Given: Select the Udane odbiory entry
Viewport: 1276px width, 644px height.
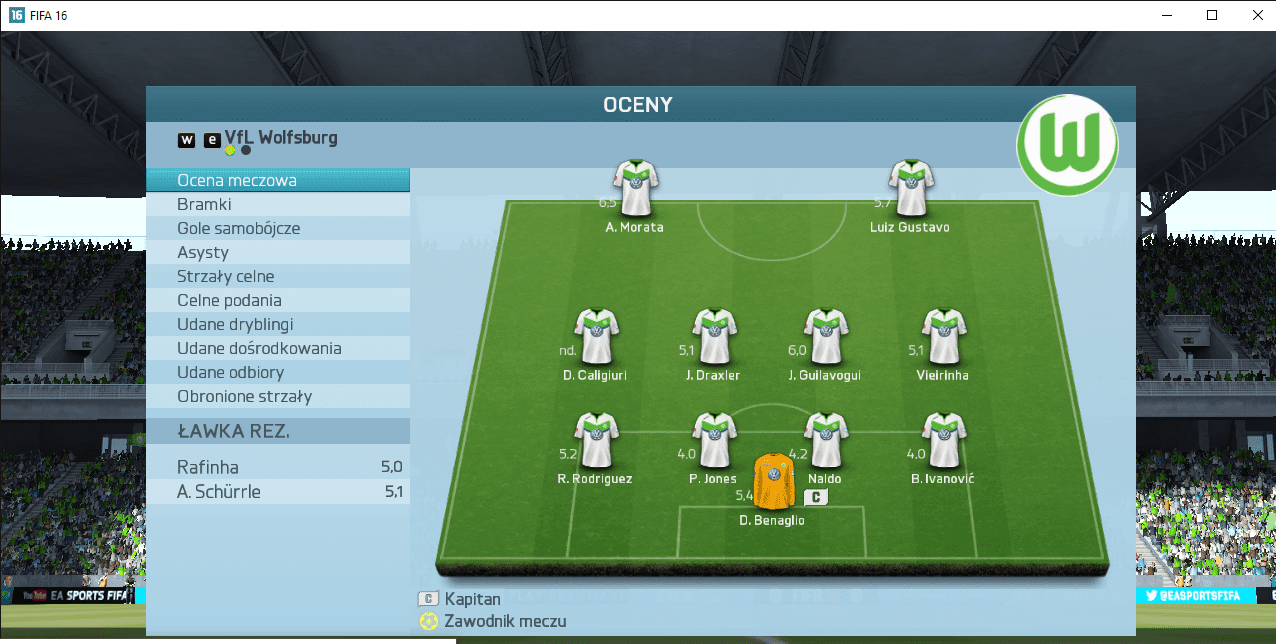Looking at the screenshot, I should tap(278, 373).
